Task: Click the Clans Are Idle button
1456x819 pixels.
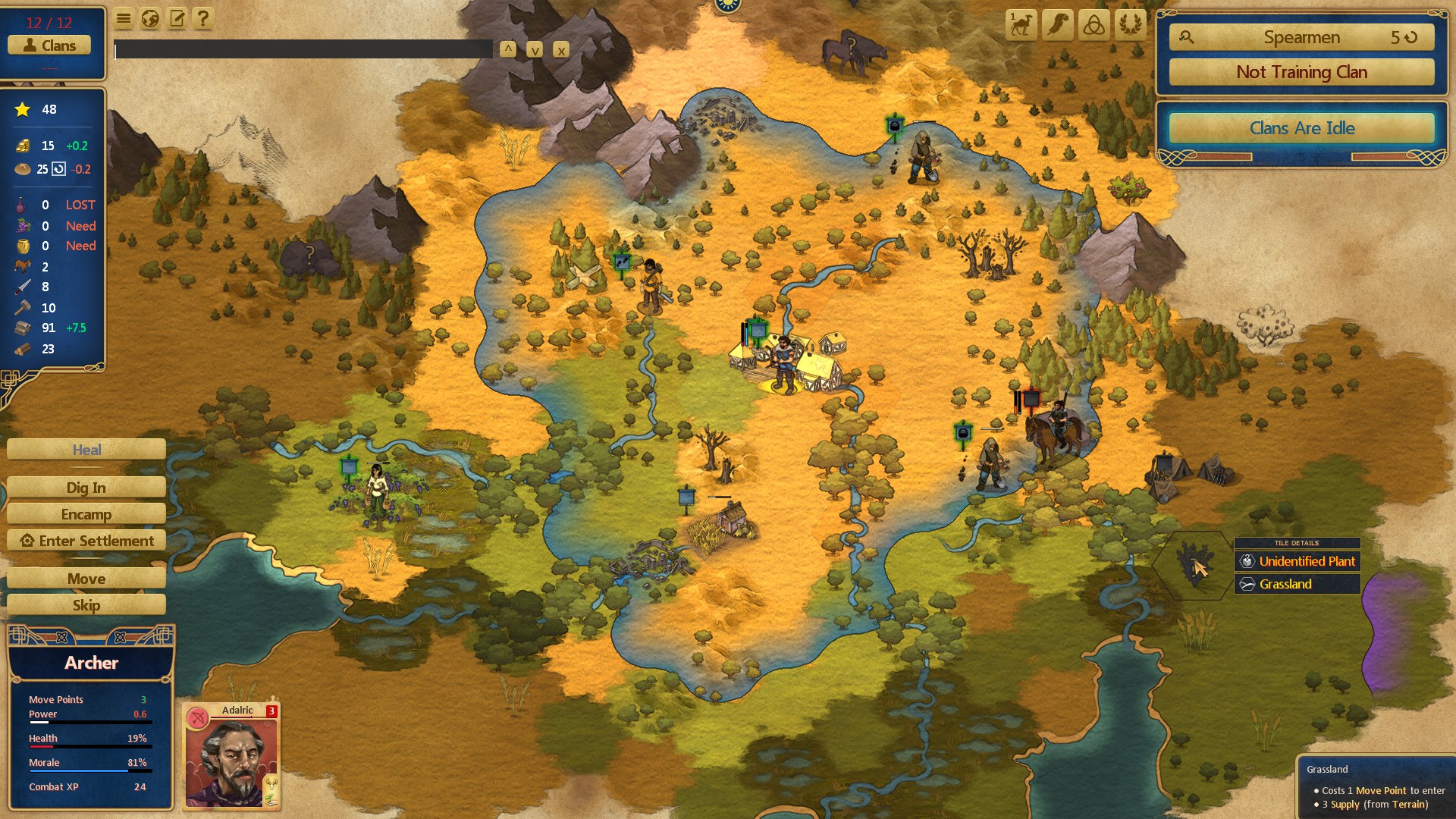Action: pyautogui.click(x=1301, y=128)
